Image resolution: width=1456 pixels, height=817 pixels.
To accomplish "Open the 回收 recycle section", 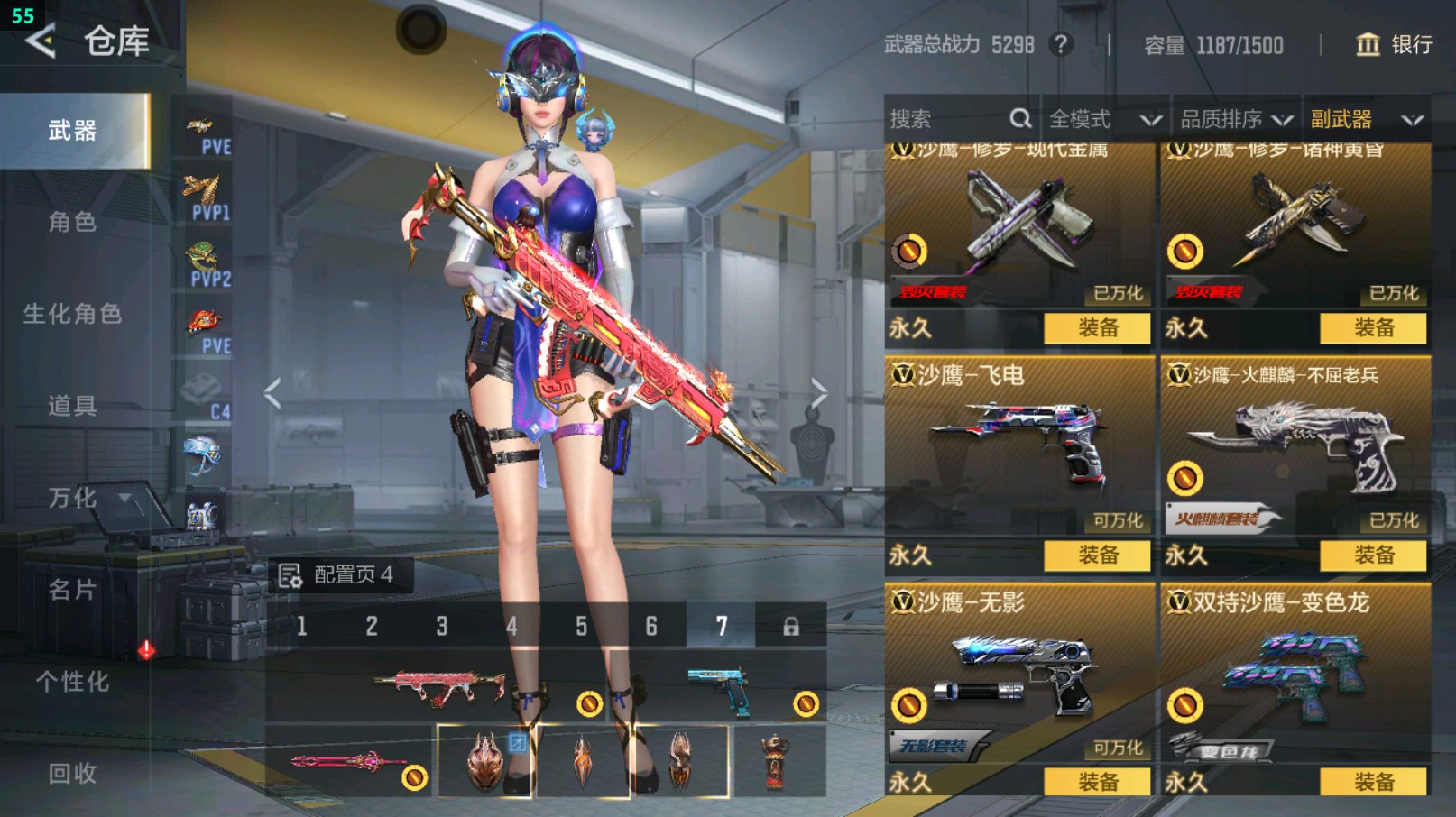I will [72, 773].
